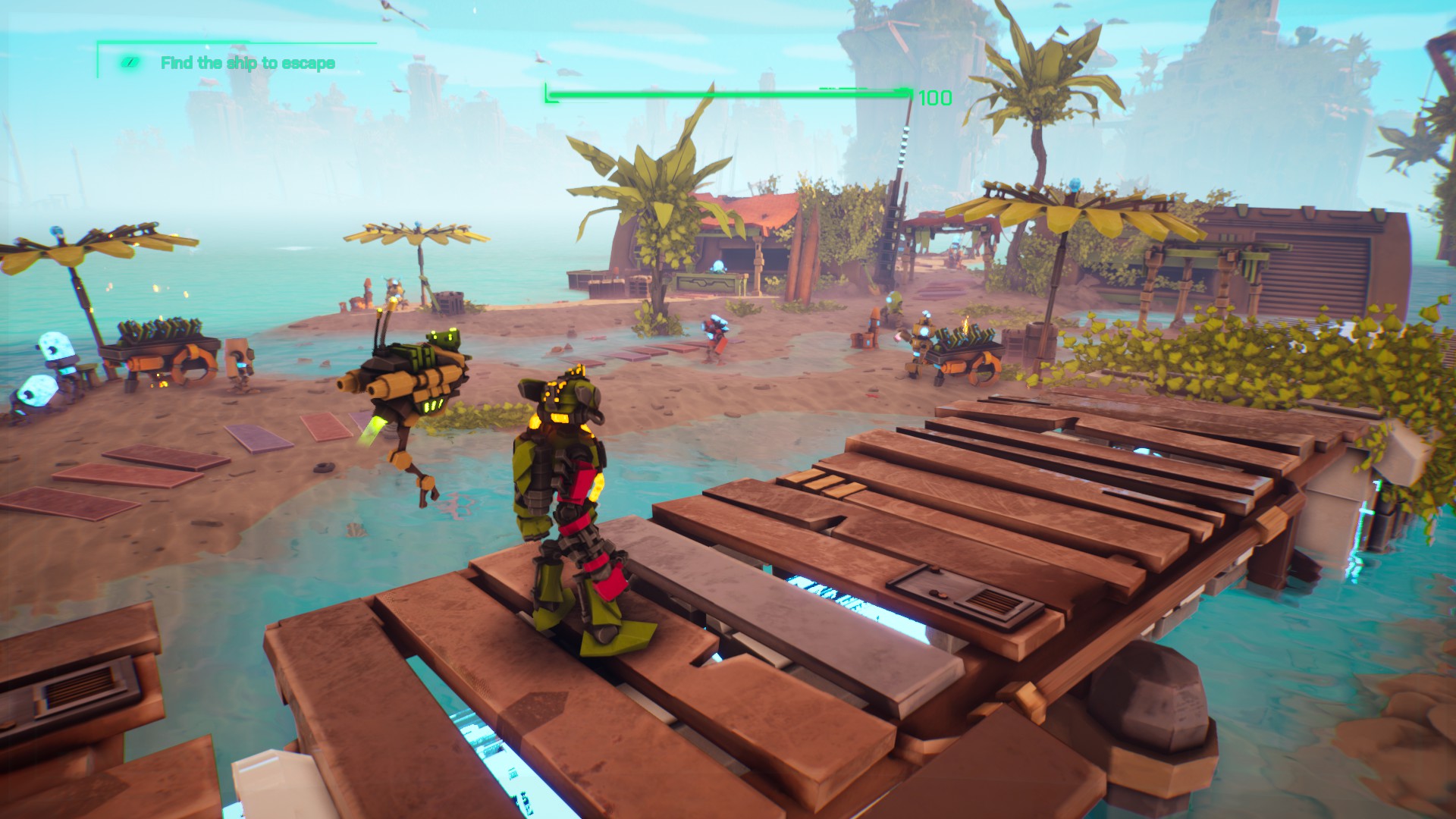This screenshot has height=819, width=1456.
Task: Select the "Find the ship to escape" objective
Action: click(x=247, y=63)
